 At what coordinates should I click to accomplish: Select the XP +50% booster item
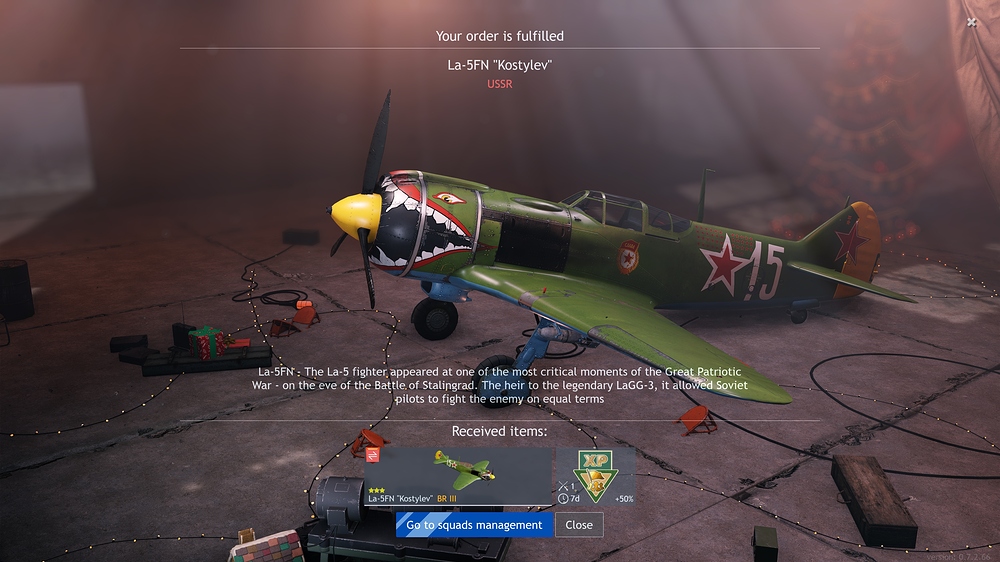pyautogui.click(x=596, y=476)
